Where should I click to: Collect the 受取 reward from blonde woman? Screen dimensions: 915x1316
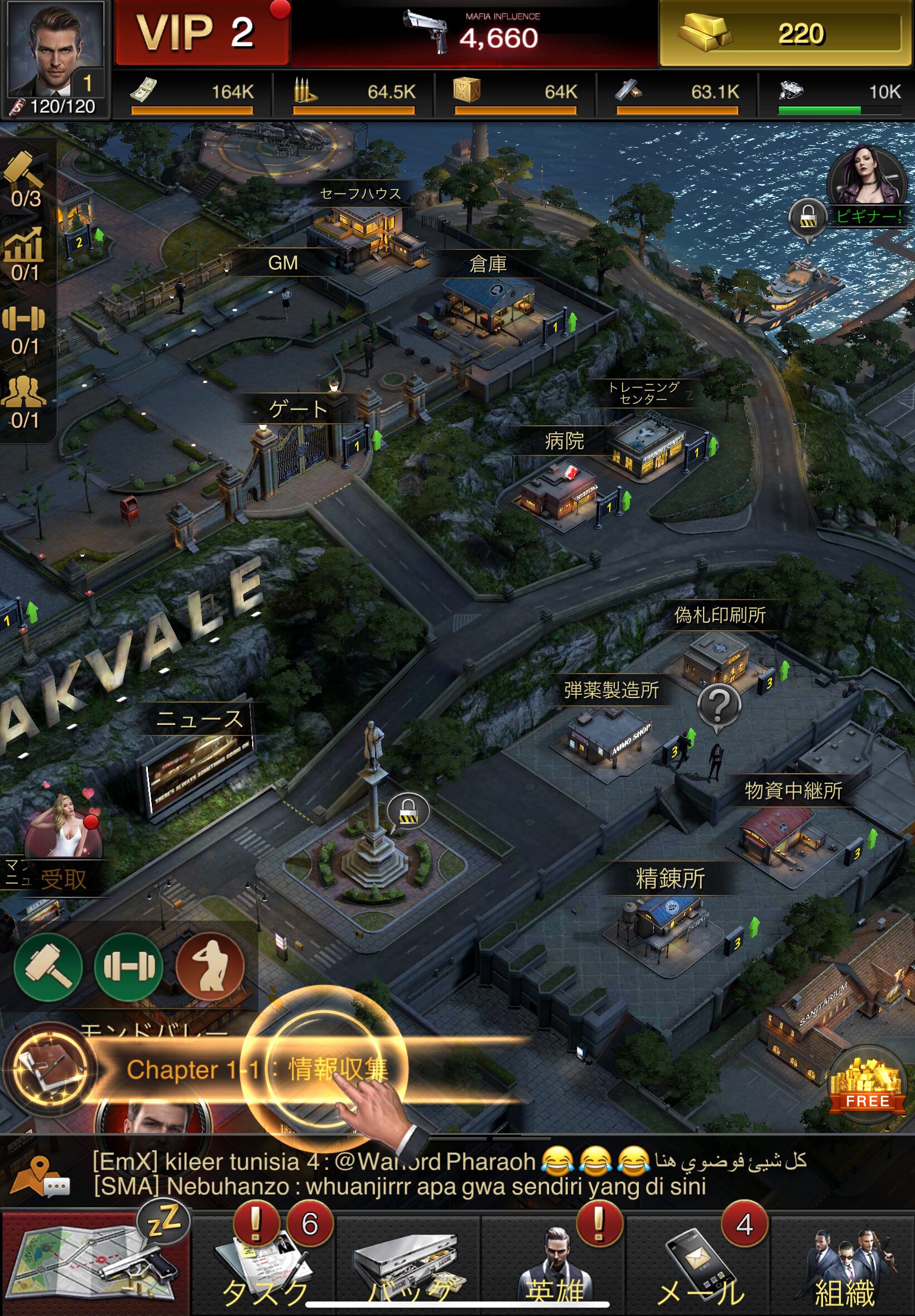(63, 847)
